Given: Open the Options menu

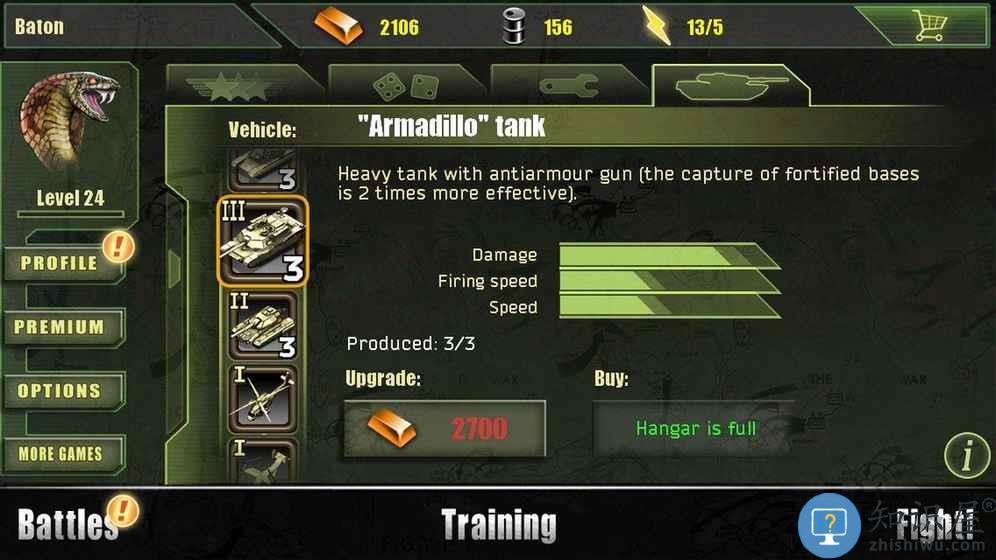Looking at the screenshot, I should (x=62, y=391).
